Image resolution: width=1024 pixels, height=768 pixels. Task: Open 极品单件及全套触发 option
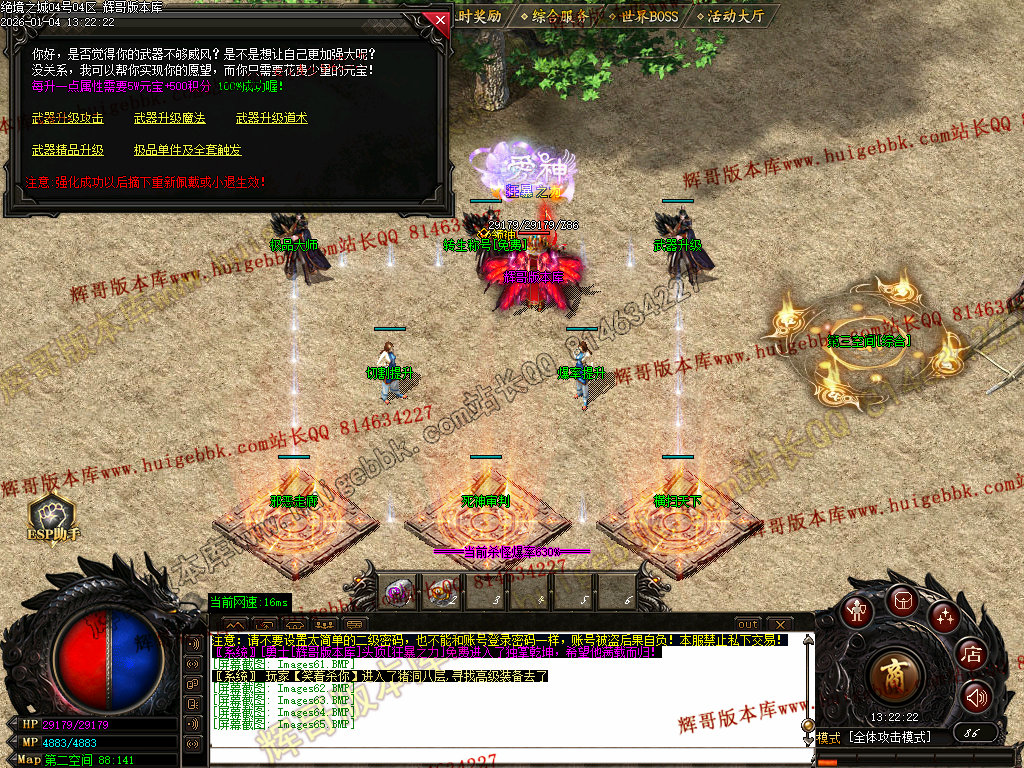pos(187,150)
